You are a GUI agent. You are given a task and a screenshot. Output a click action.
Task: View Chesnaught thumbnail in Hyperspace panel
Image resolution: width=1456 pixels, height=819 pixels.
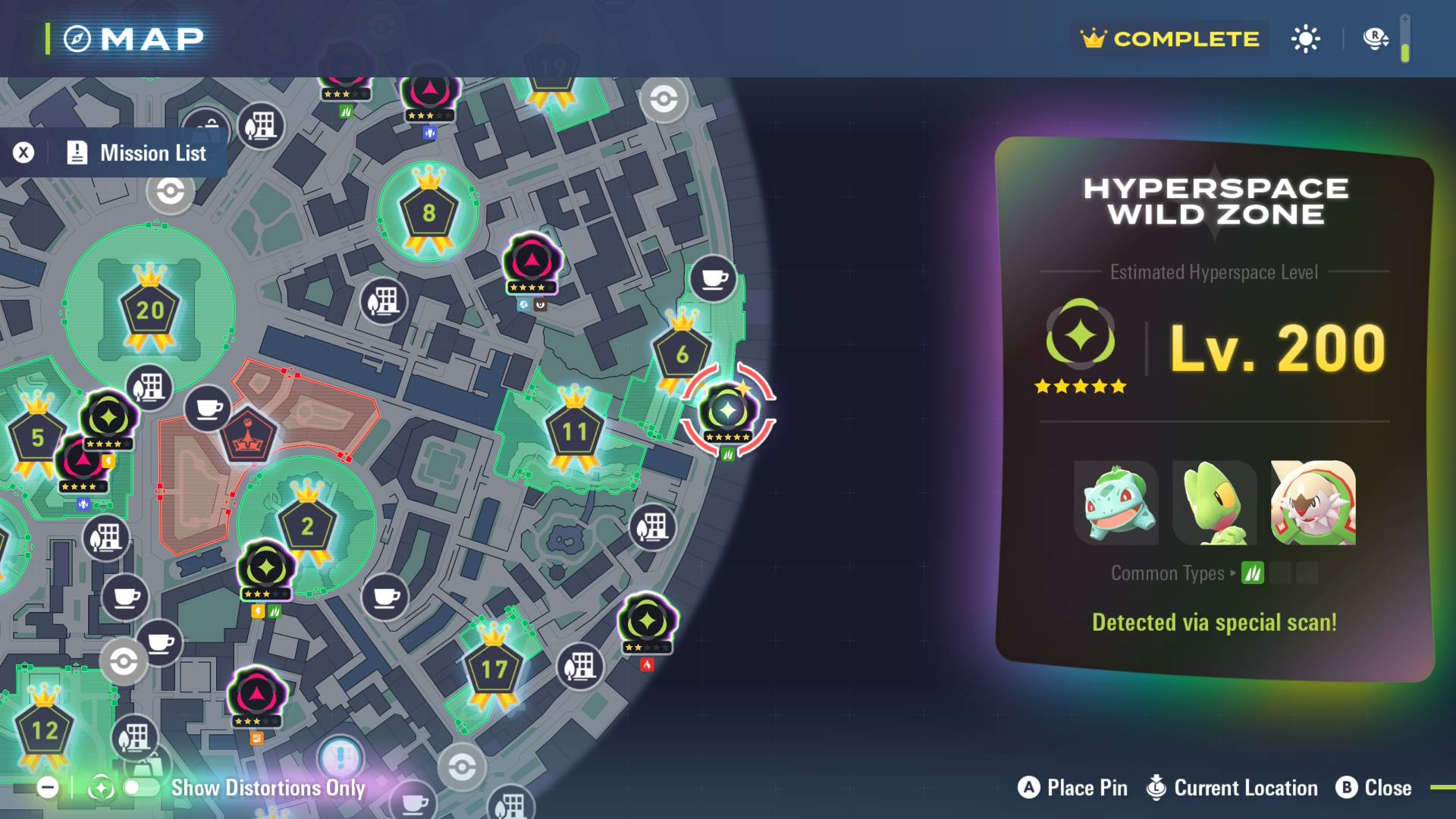coord(1313,503)
